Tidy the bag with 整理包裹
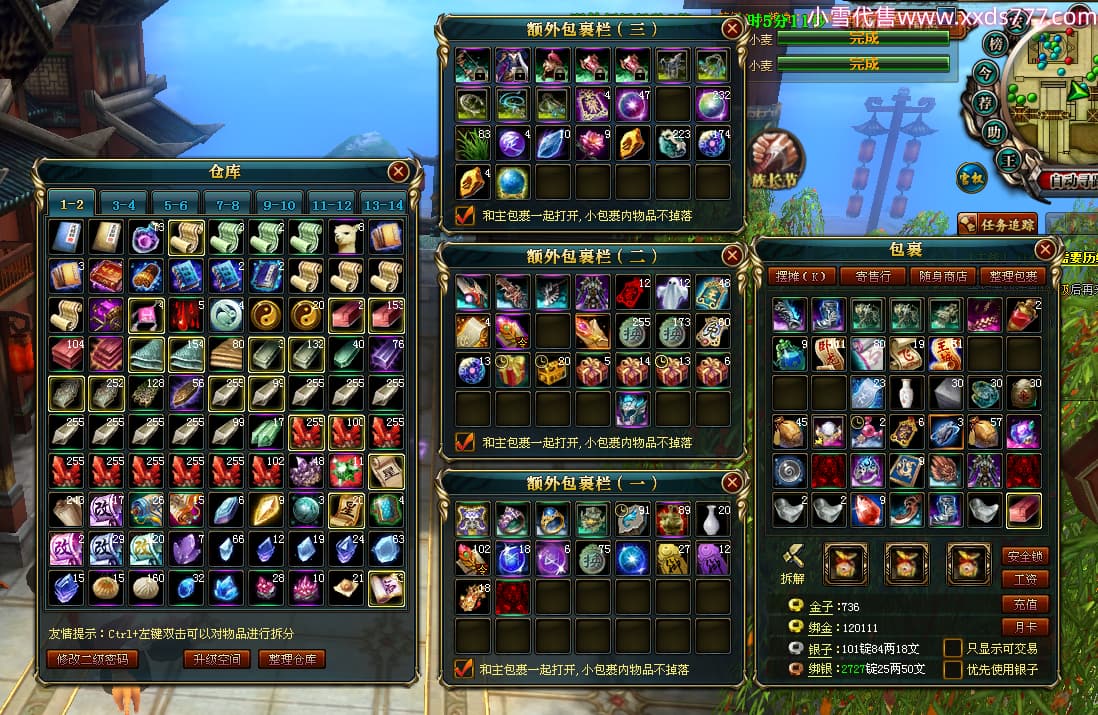The image size is (1098, 715). tap(1014, 276)
